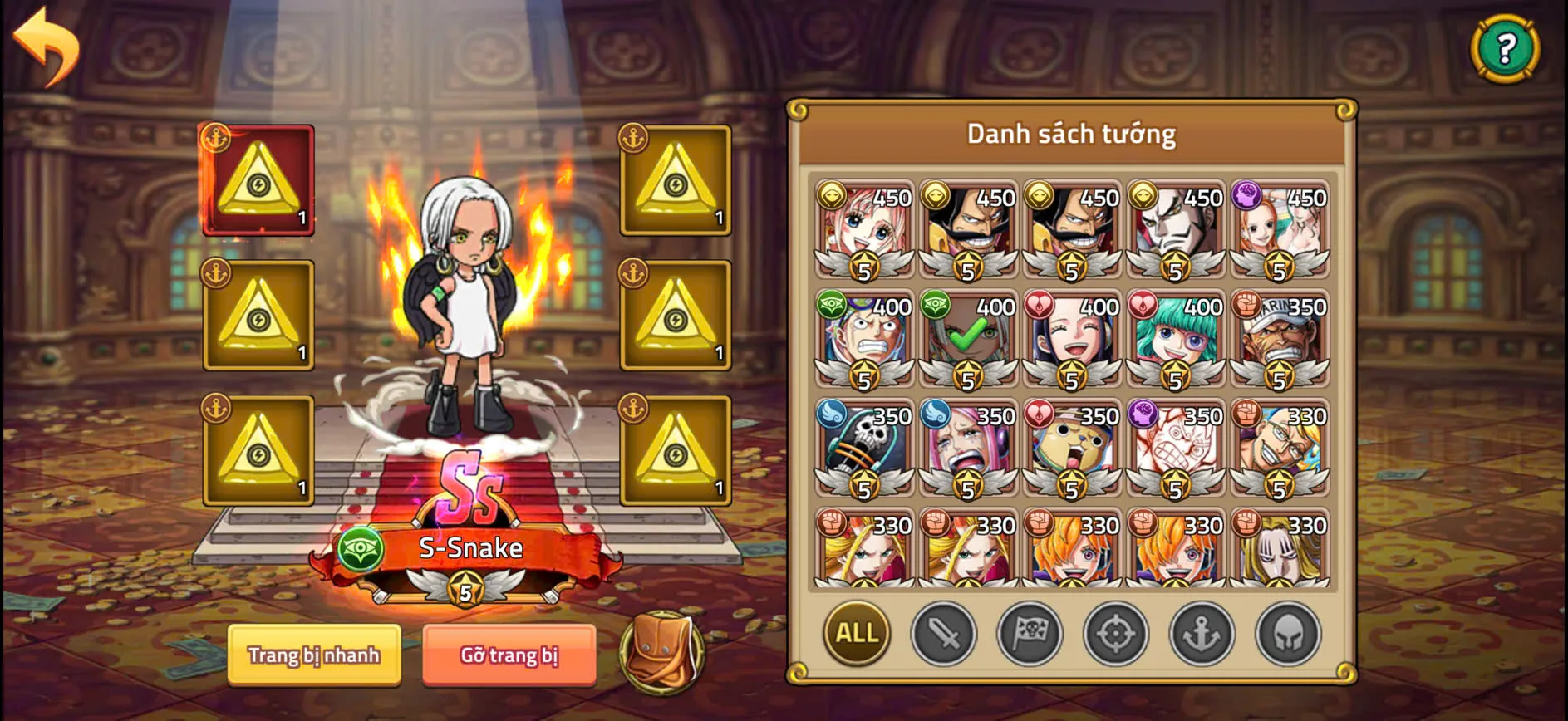
Task: Tap the back arrow to exit
Action: 46,46
